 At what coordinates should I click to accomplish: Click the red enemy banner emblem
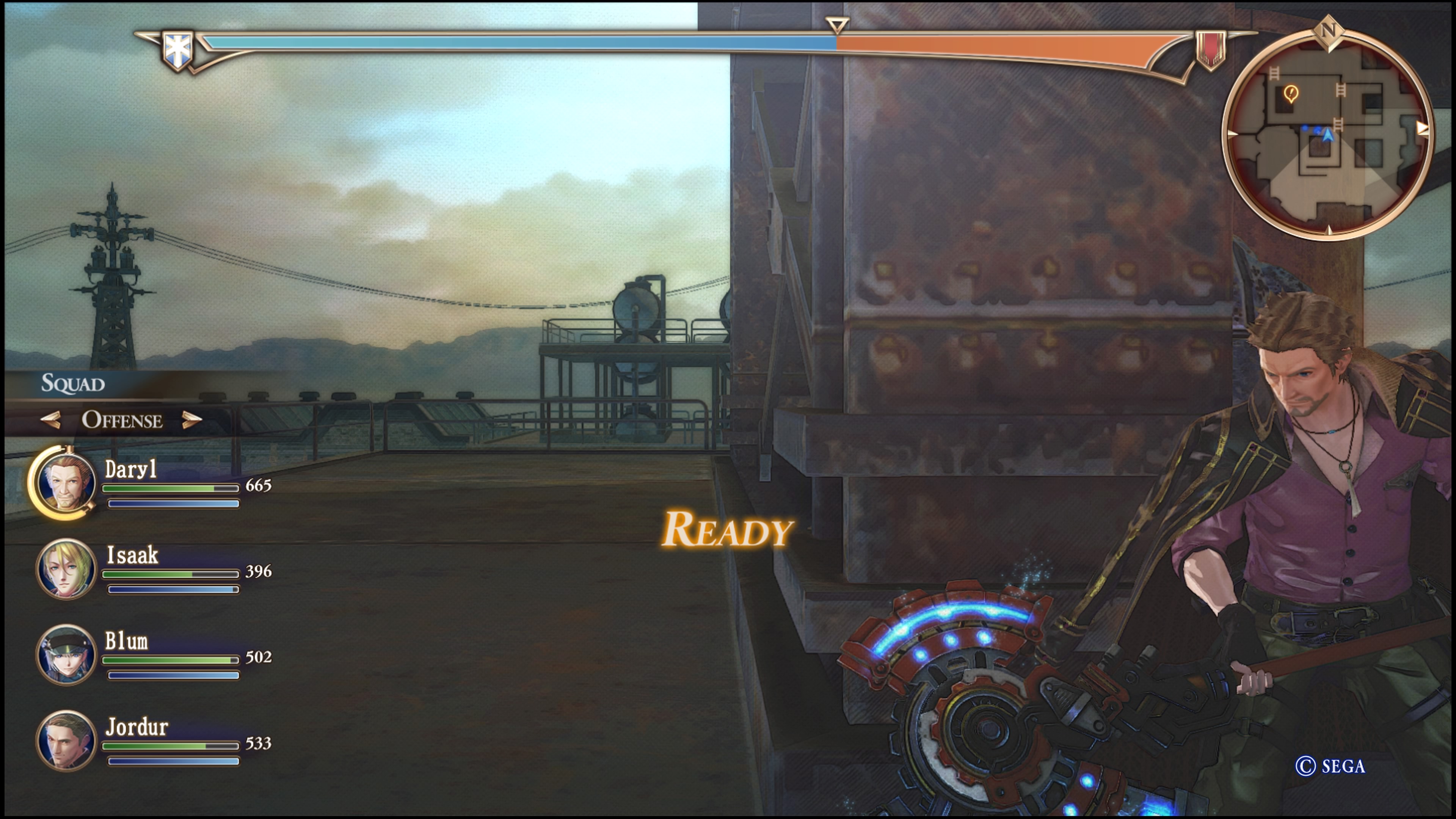click(x=1211, y=50)
